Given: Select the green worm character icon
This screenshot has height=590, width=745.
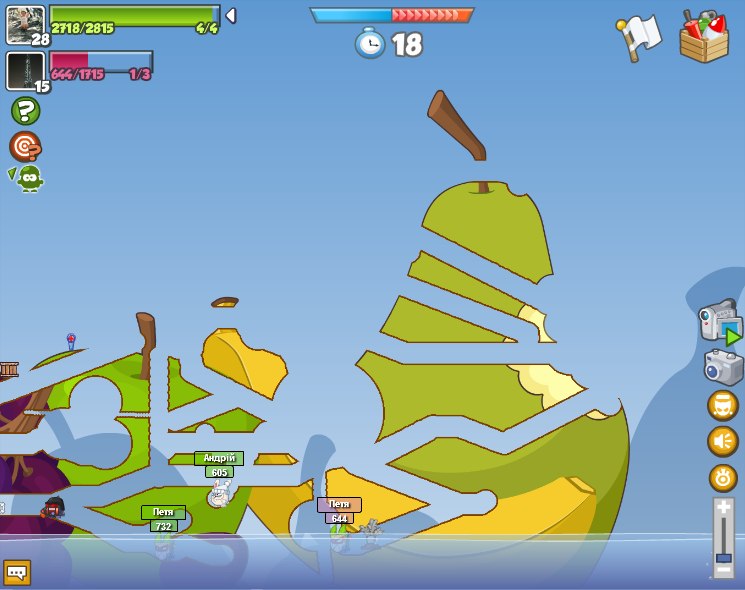Looking at the screenshot, I should [28, 178].
